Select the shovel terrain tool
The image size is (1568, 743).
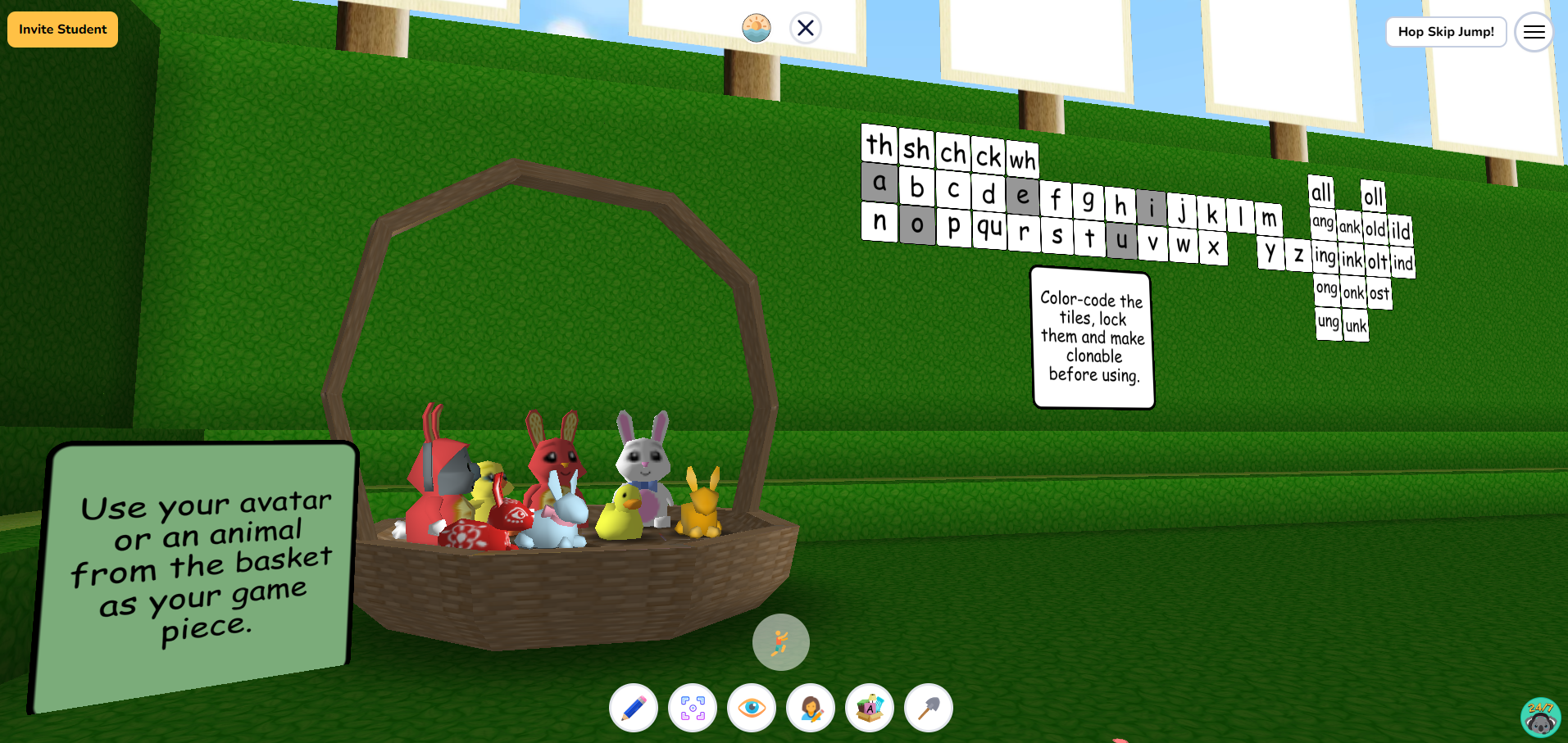click(929, 707)
